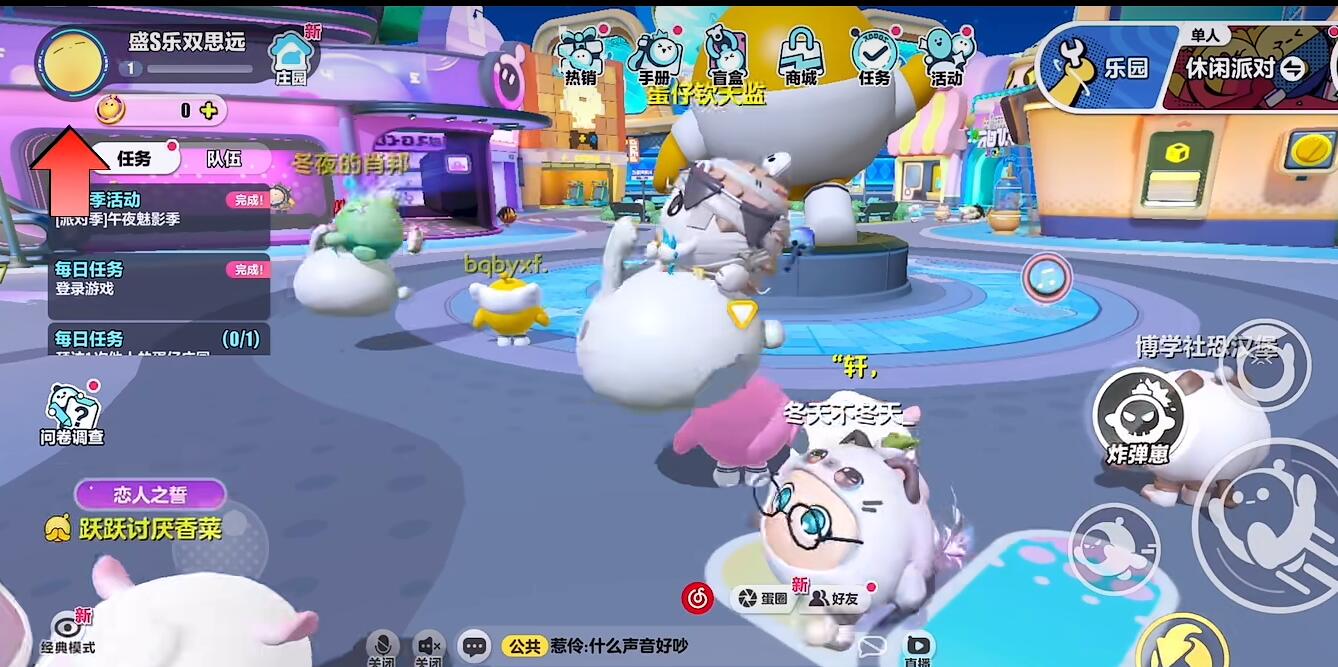
Task: Open the 活动 events menu
Action: (945, 56)
